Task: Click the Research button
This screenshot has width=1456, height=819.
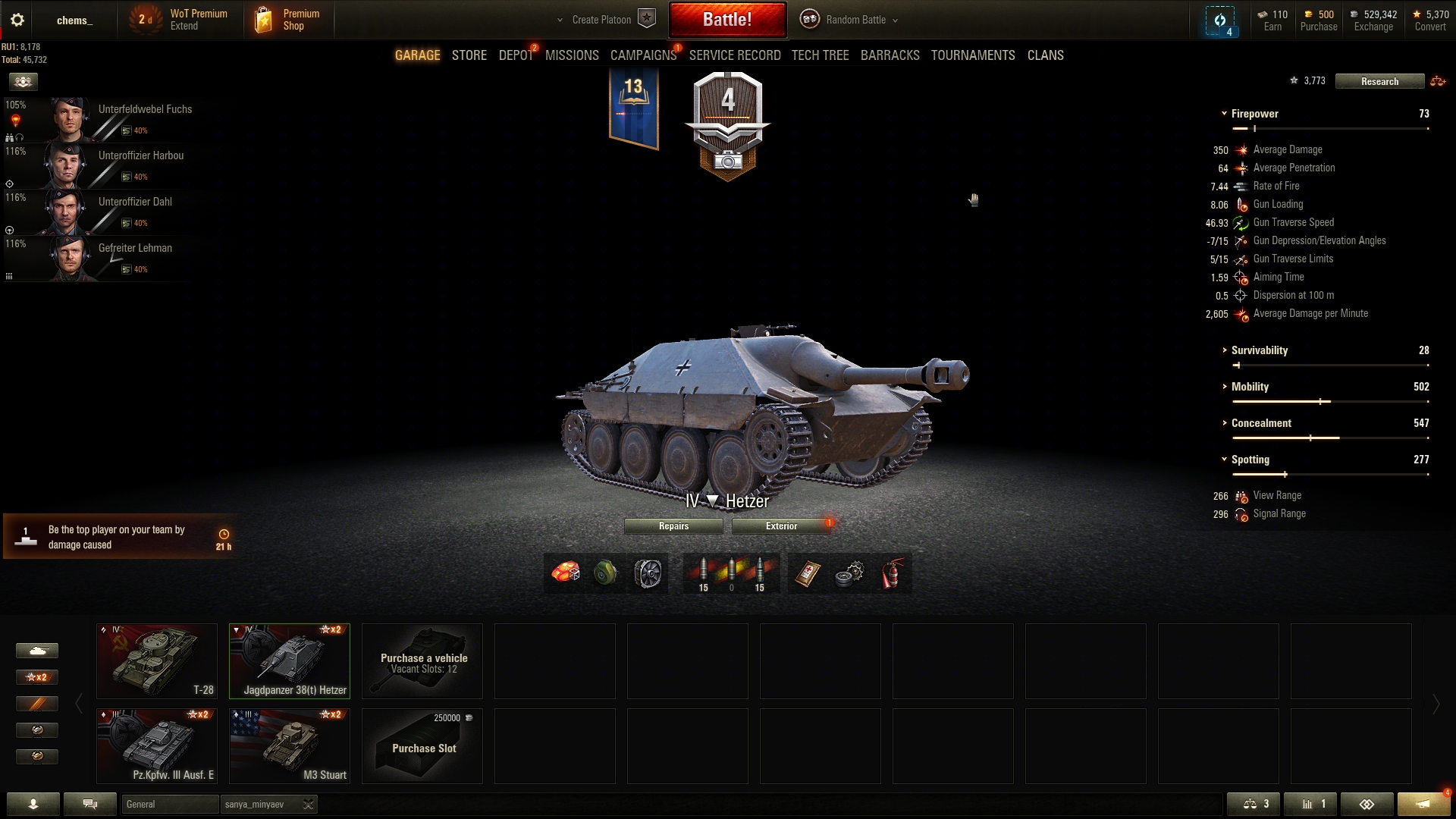Action: tap(1379, 81)
